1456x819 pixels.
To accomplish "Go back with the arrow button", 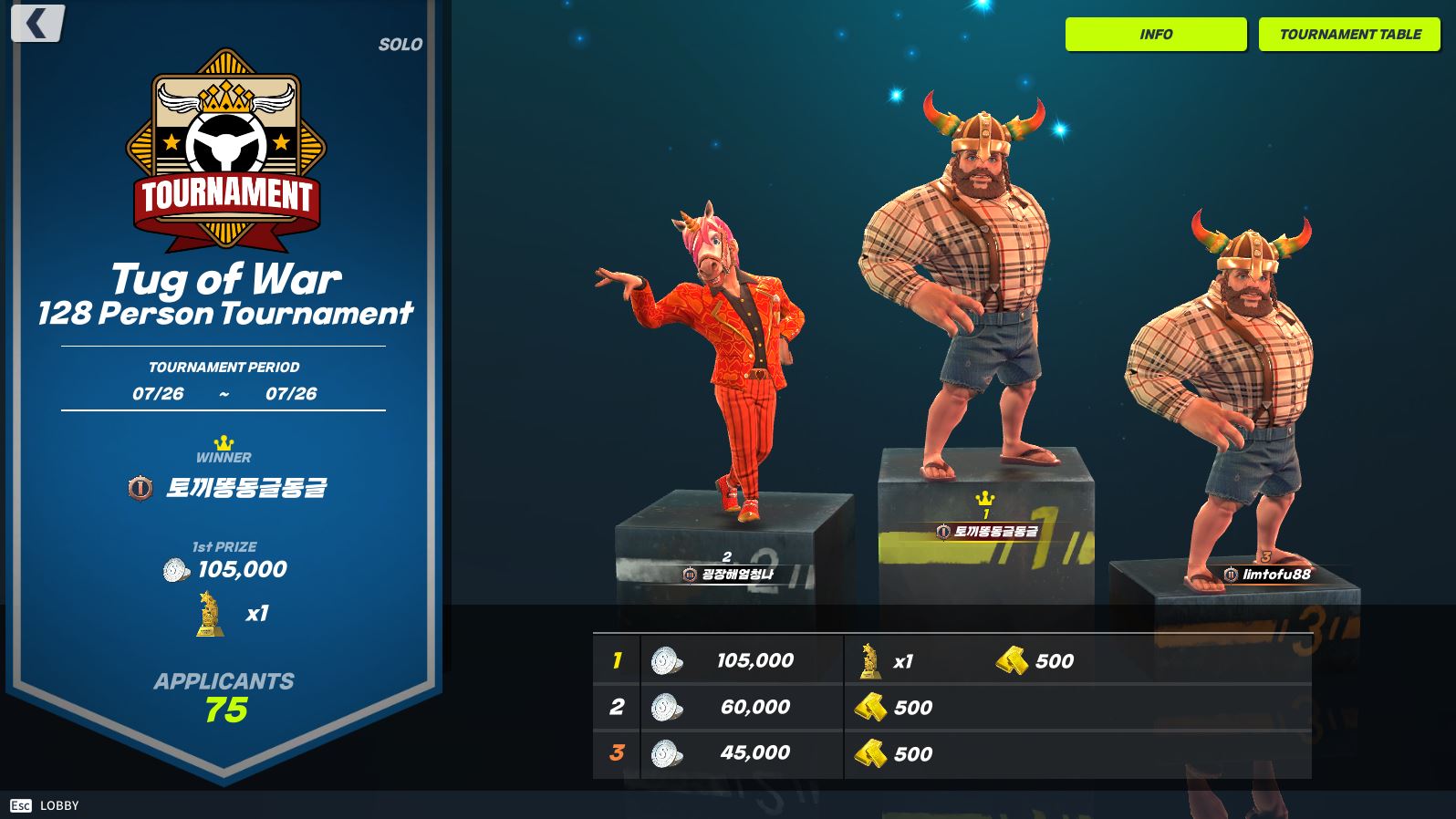I will tap(37, 24).
